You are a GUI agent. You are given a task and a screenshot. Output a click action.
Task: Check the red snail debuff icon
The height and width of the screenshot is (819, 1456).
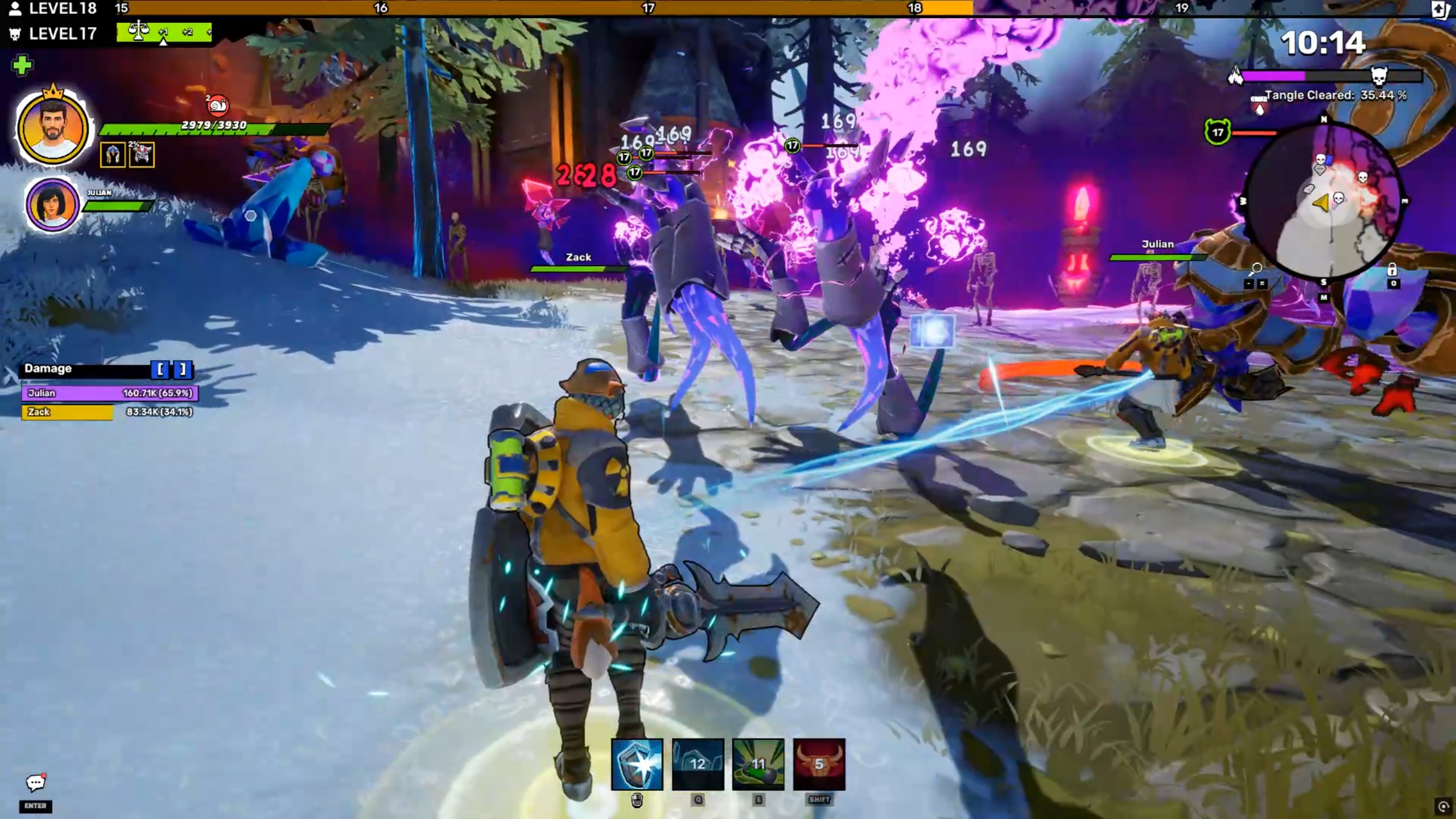click(x=217, y=105)
